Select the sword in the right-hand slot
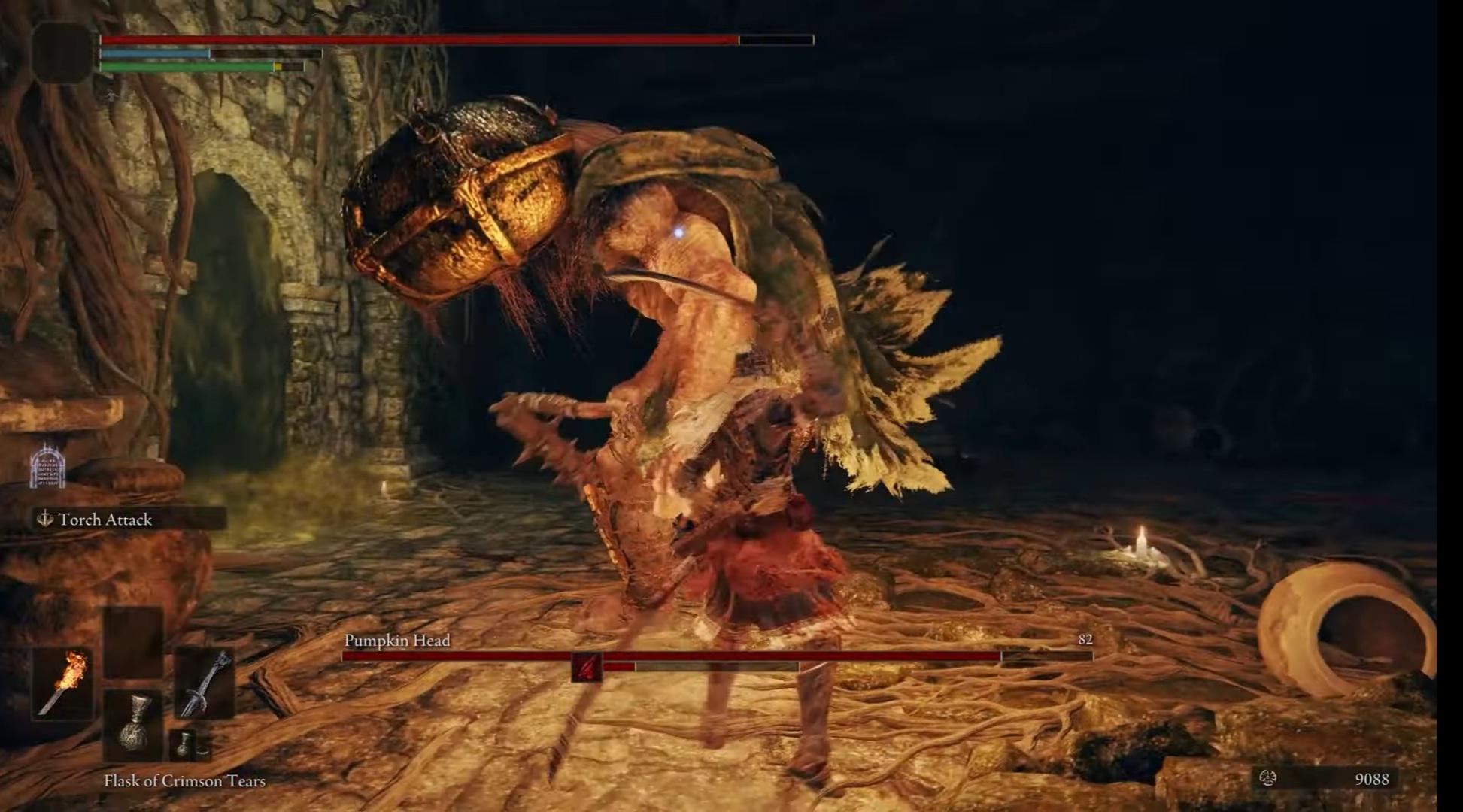The width and height of the screenshot is (1463, 812). pos(205,683)
